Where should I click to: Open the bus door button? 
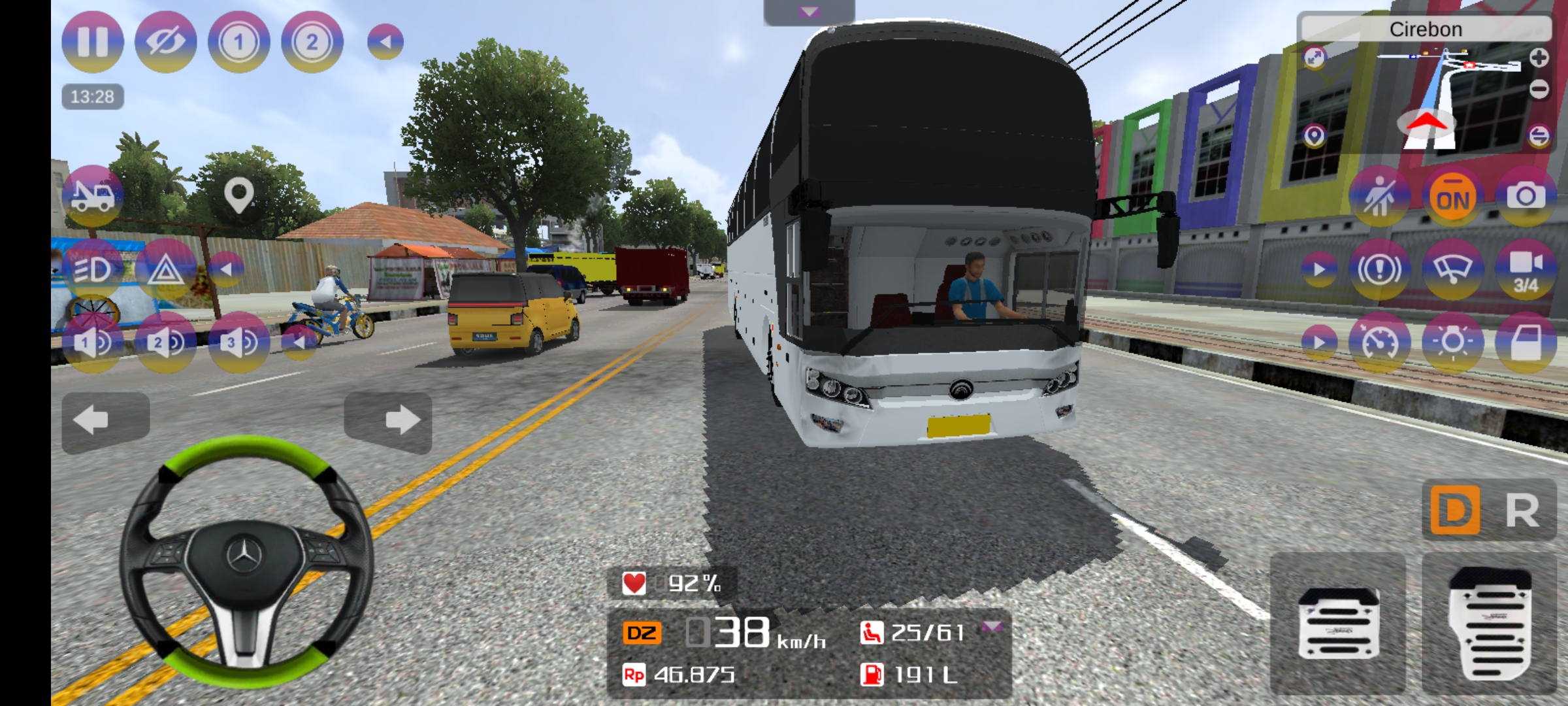point(1526,343)
